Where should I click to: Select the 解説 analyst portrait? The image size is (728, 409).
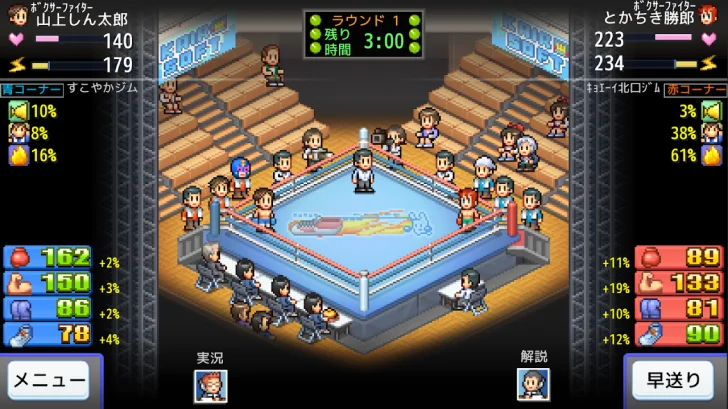coord(533,385)
